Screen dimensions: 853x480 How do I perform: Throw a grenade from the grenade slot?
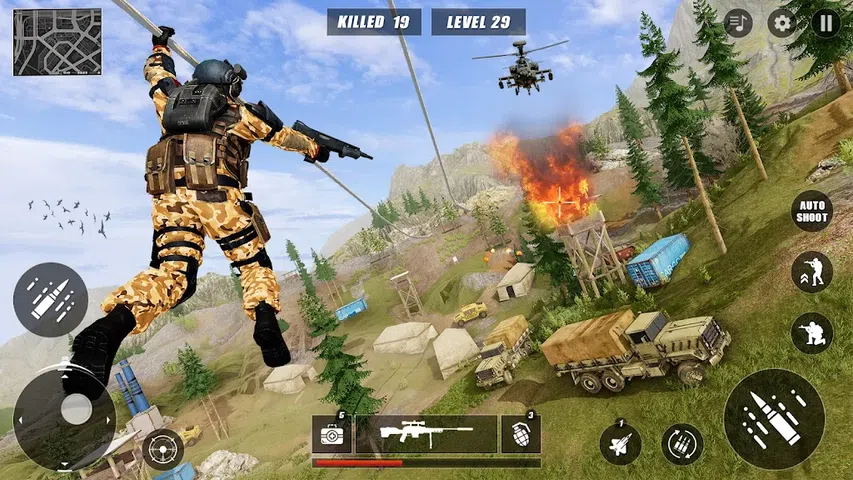coord(521,434)
